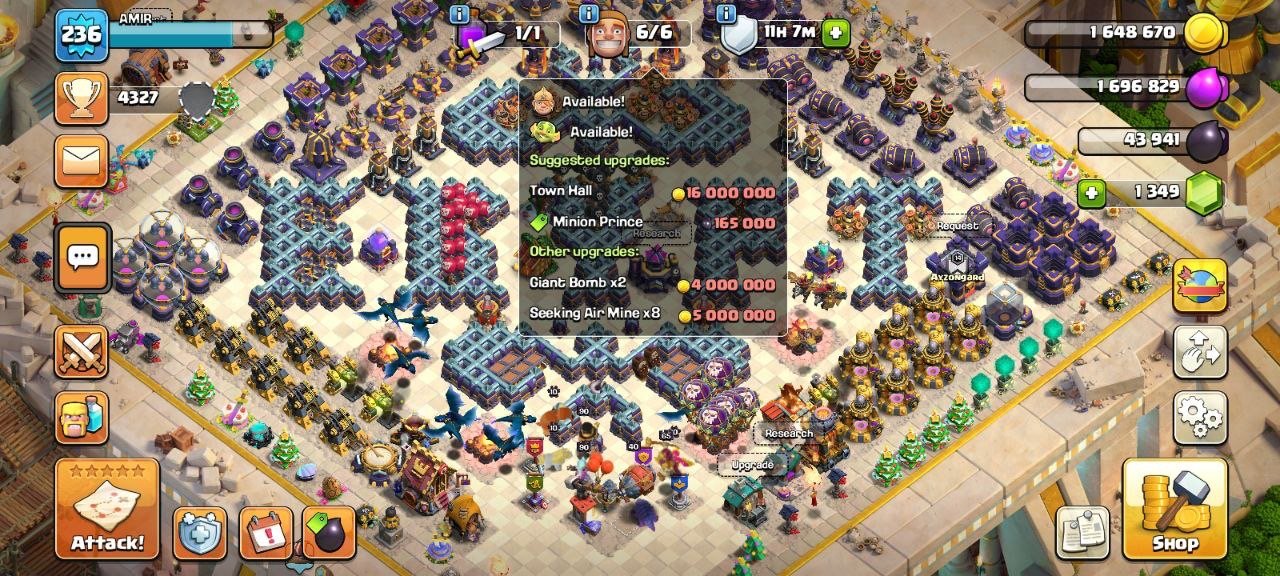The width and height of the screenshot is (1280, 576).
Task: Select the Town Hall upgrade row
Action: pos(652,193)
